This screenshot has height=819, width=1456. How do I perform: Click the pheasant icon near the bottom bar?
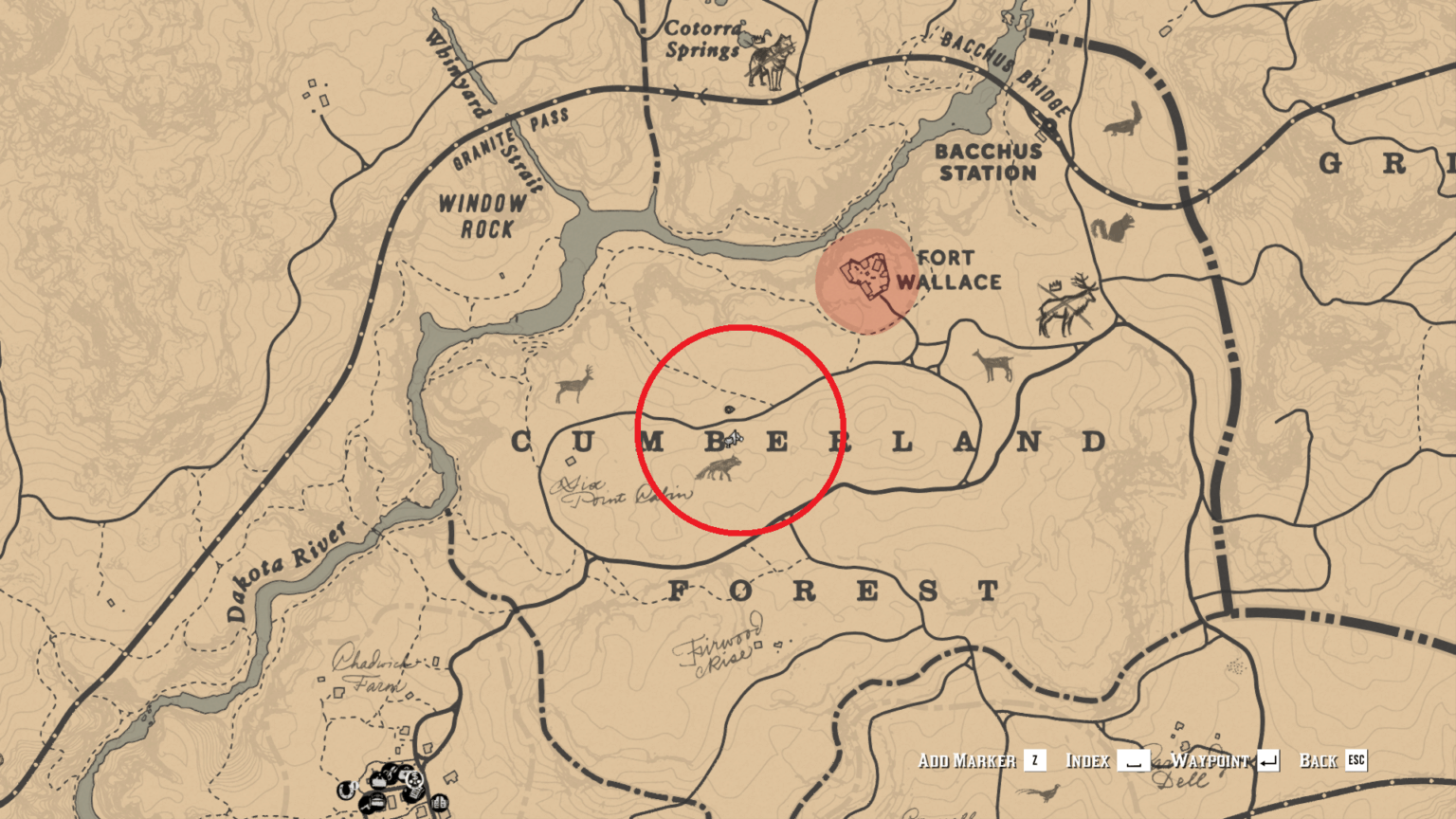pyautogui.click(x=1045, y=793)
